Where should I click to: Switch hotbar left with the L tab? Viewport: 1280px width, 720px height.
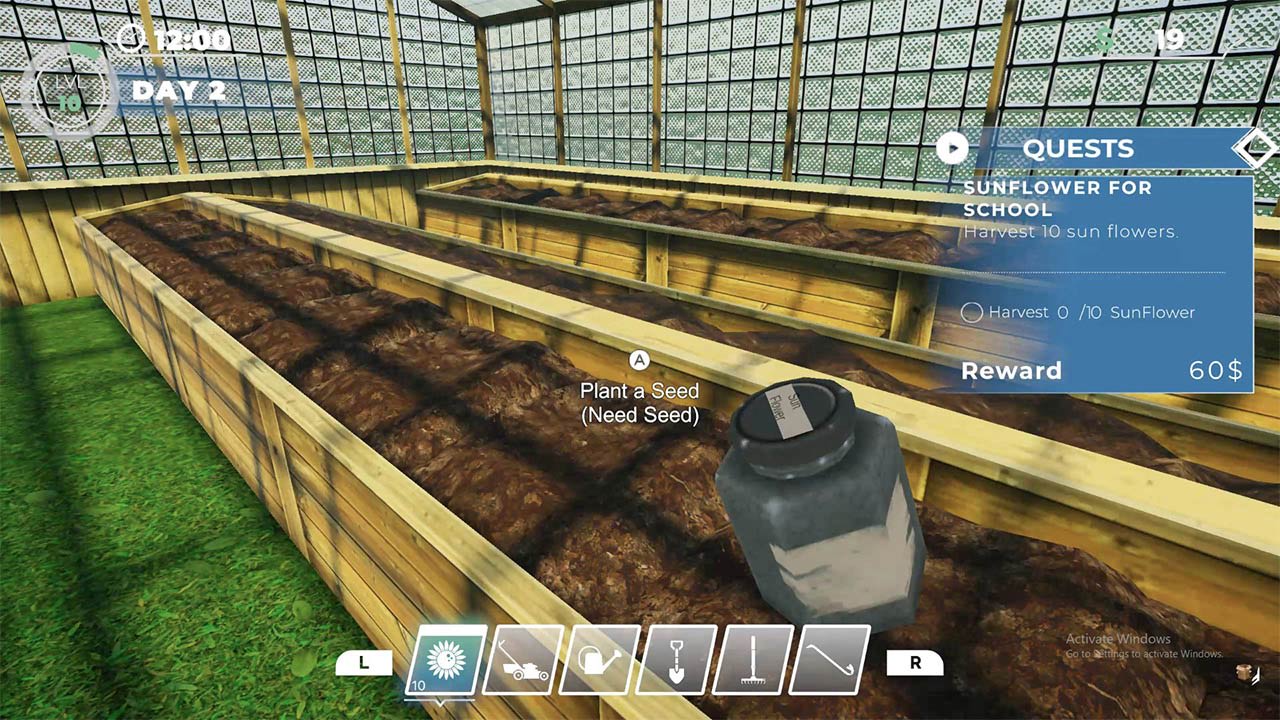366,662
